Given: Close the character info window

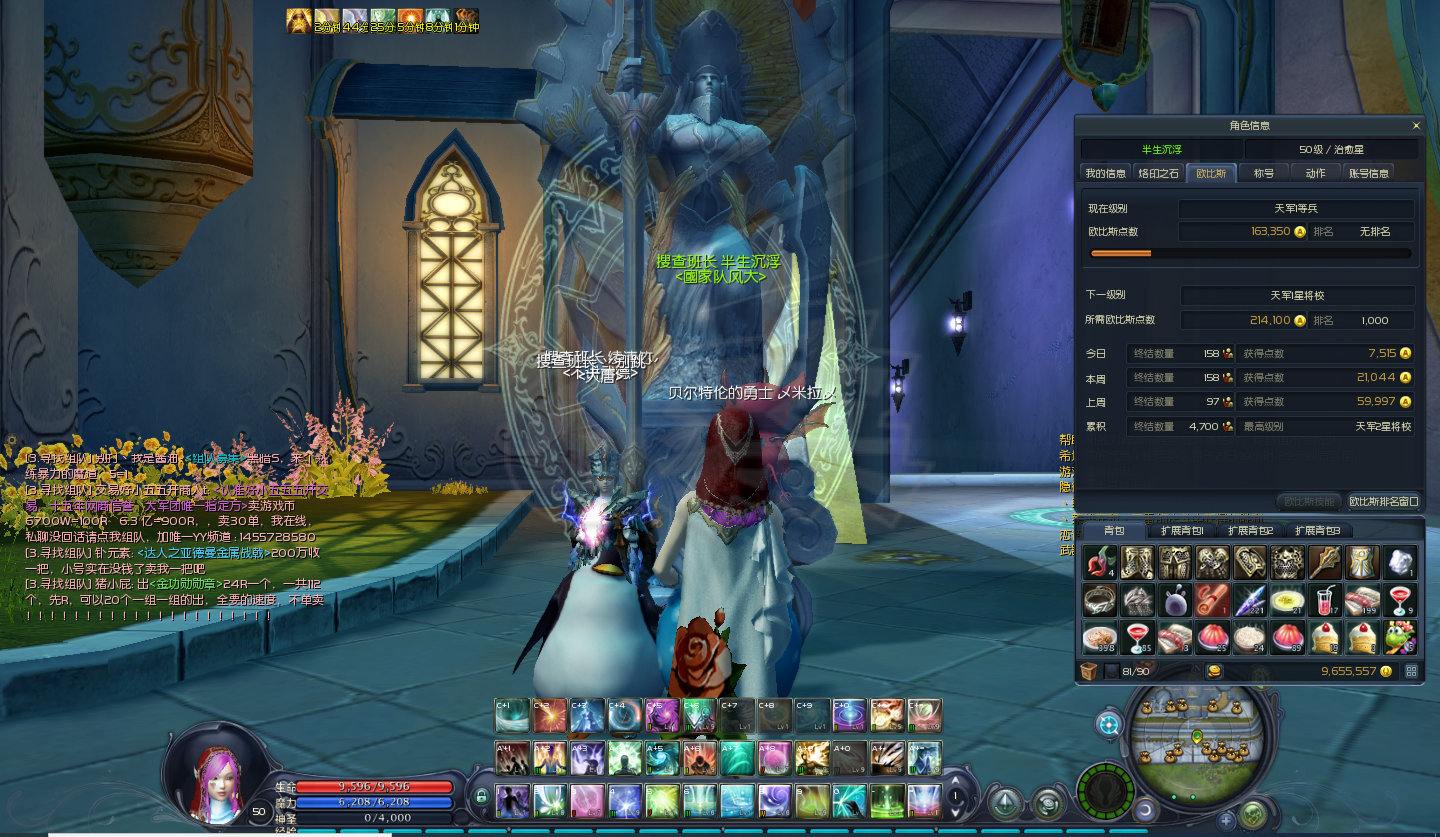Looking at the screenshot, I should point(1415,126).
